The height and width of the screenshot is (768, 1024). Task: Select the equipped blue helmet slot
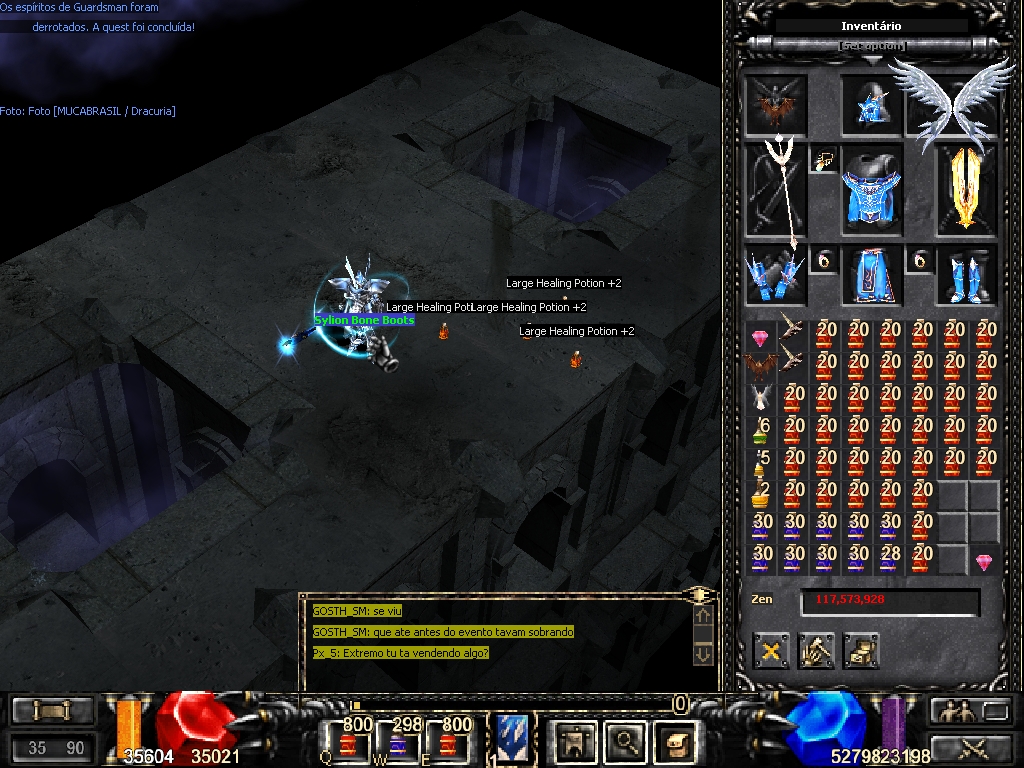(x=871, y=104)
